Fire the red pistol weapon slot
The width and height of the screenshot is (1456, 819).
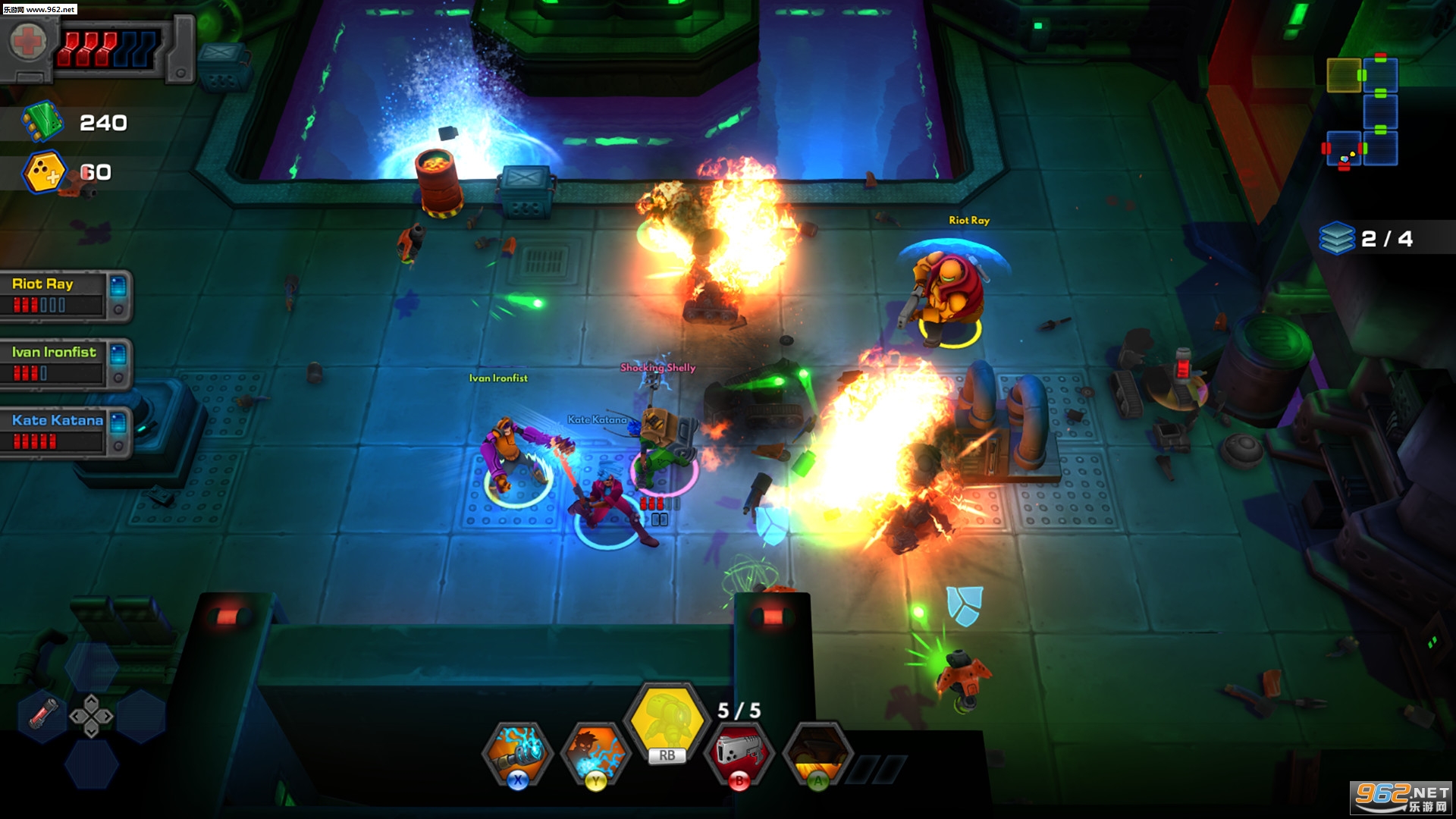point(739,753)
